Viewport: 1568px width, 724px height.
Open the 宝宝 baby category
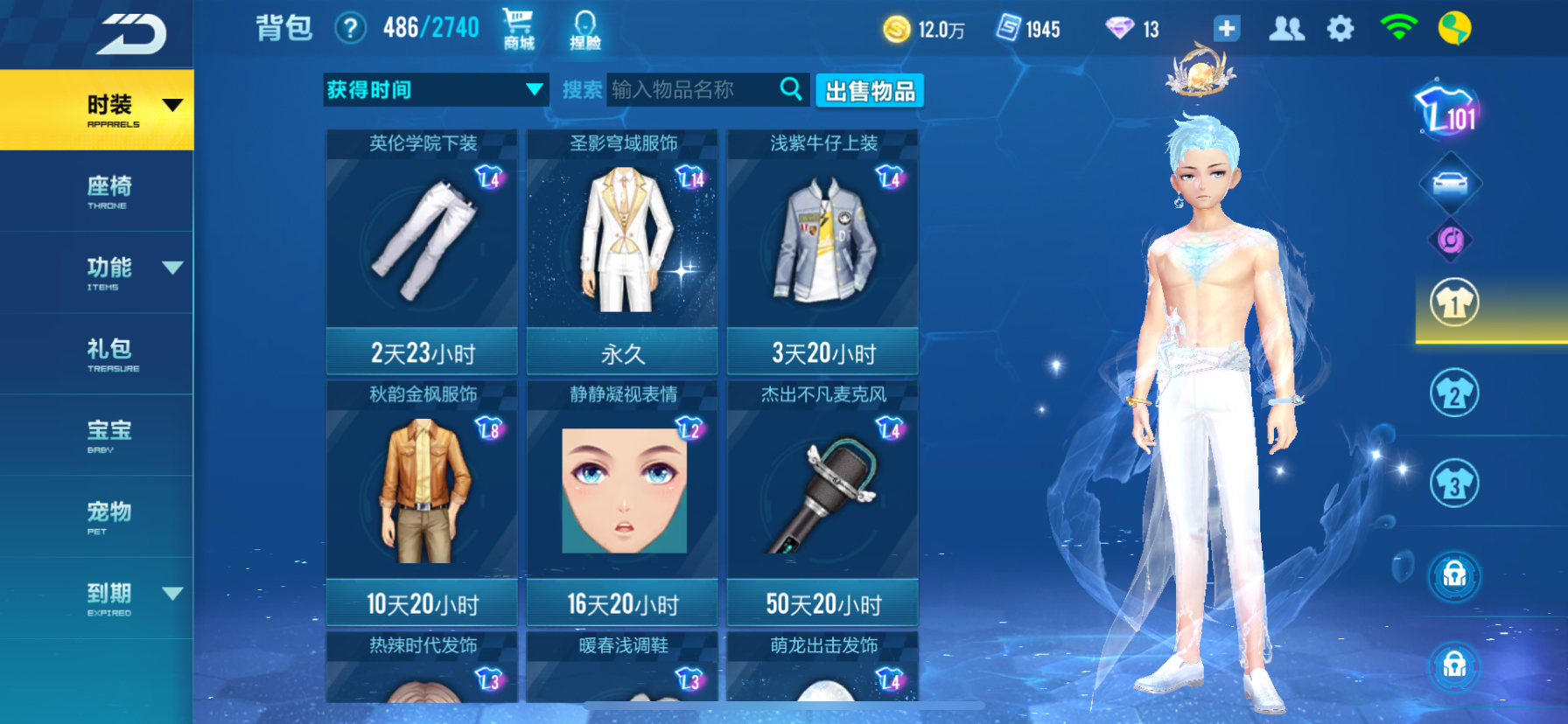[108, 435]
